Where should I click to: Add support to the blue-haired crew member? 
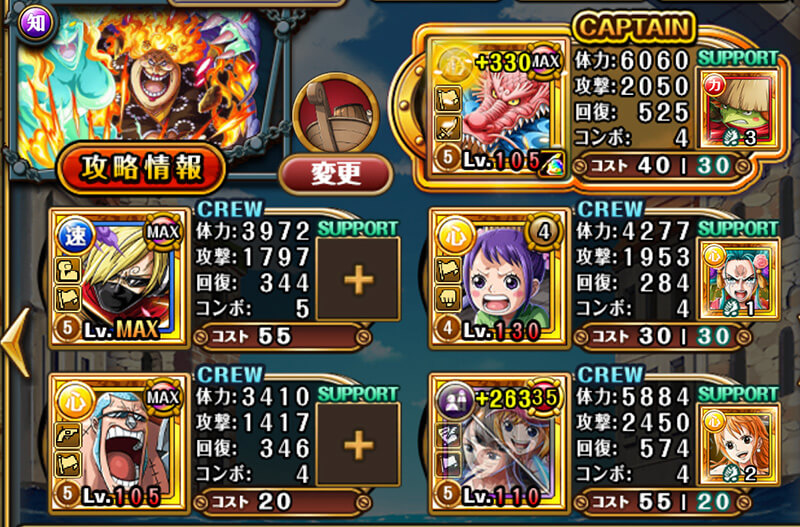[x=357, y=442]
